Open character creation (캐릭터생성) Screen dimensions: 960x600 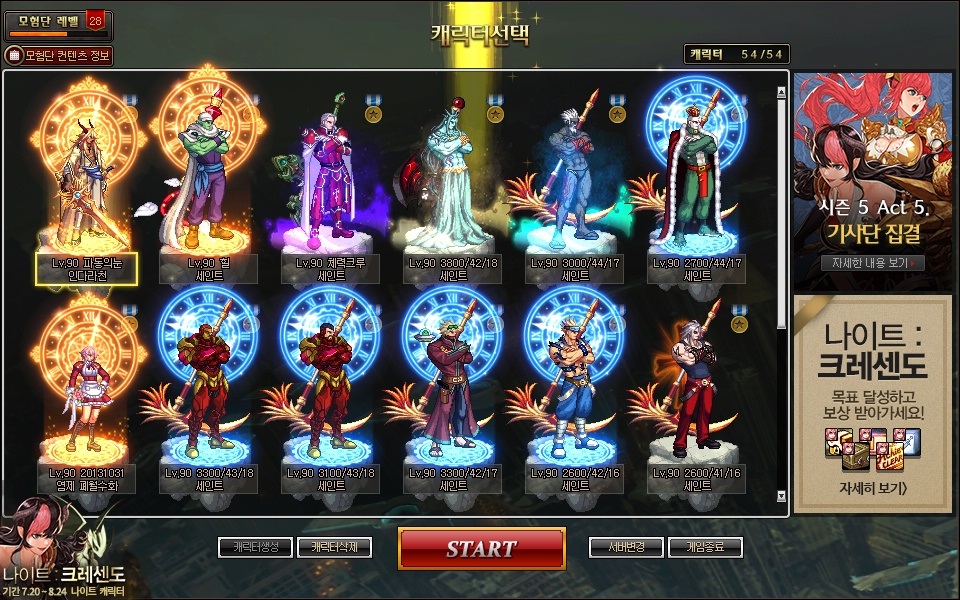coord(255,547)
